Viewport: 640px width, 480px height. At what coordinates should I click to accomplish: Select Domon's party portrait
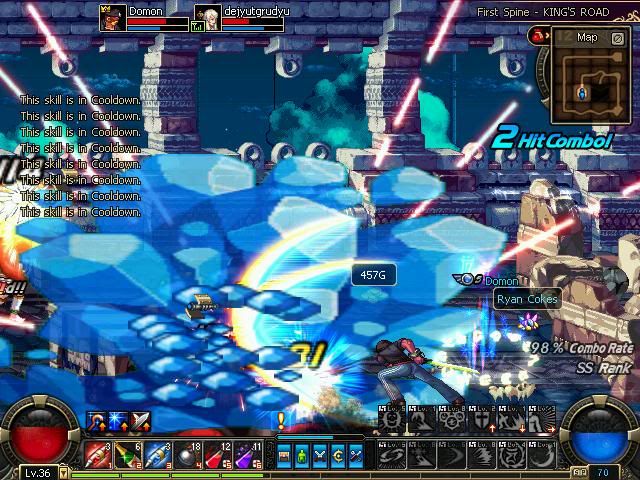[112, 18]
